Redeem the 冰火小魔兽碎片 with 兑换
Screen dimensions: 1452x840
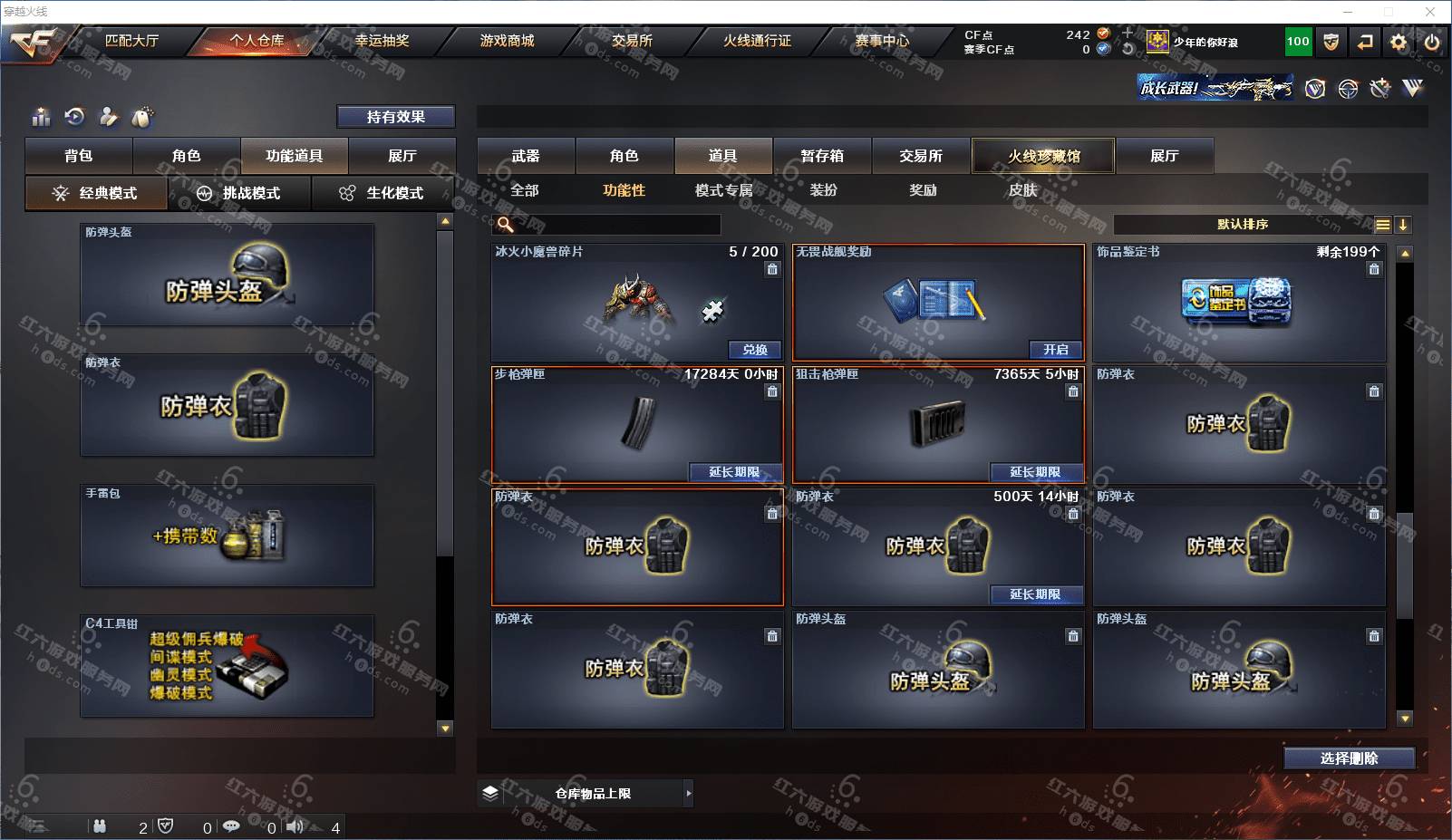point(754,350)
